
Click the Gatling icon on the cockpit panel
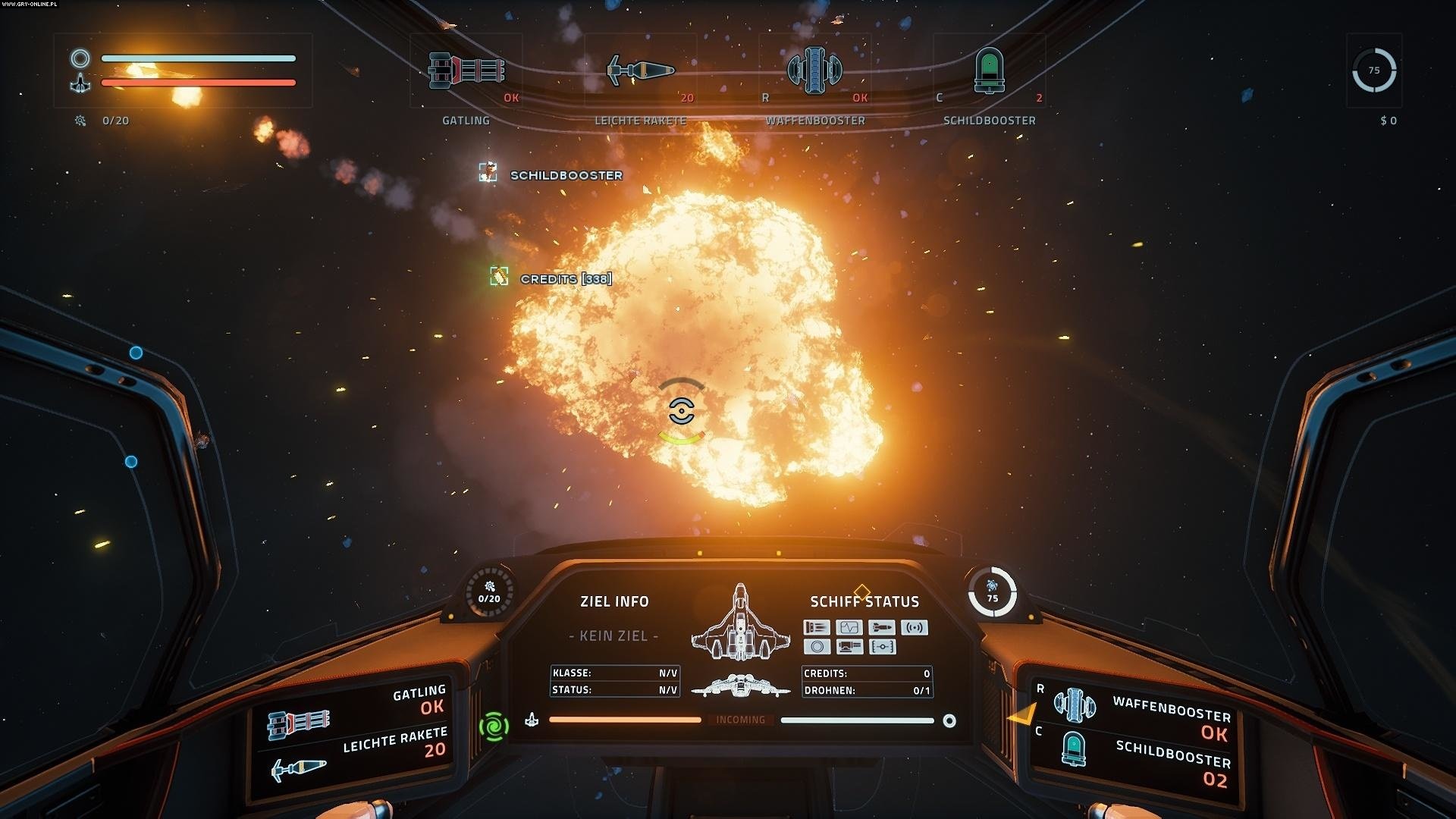299,724
